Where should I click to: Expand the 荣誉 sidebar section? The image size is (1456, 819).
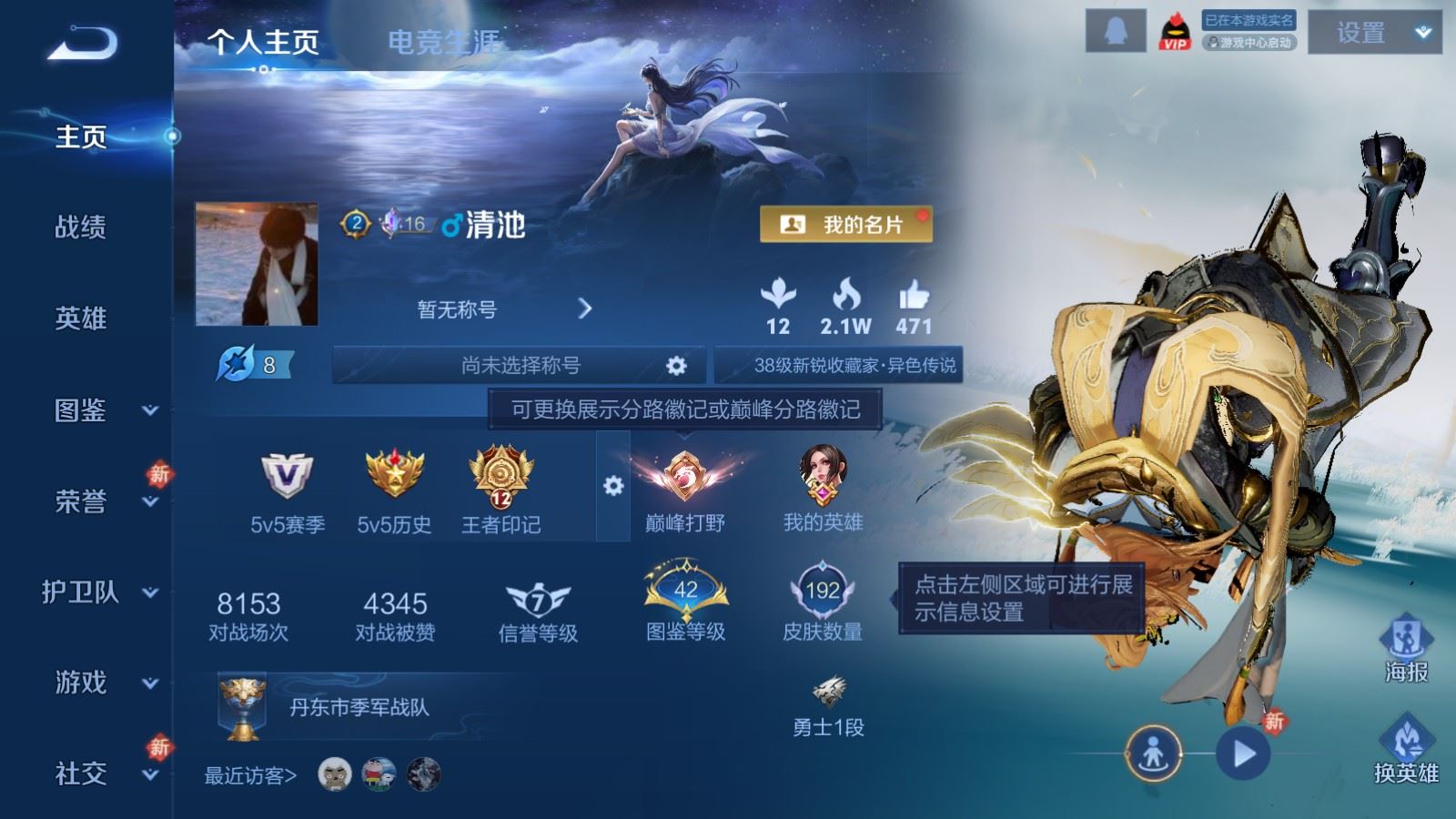pyautogui.click(x=79, y=500)
